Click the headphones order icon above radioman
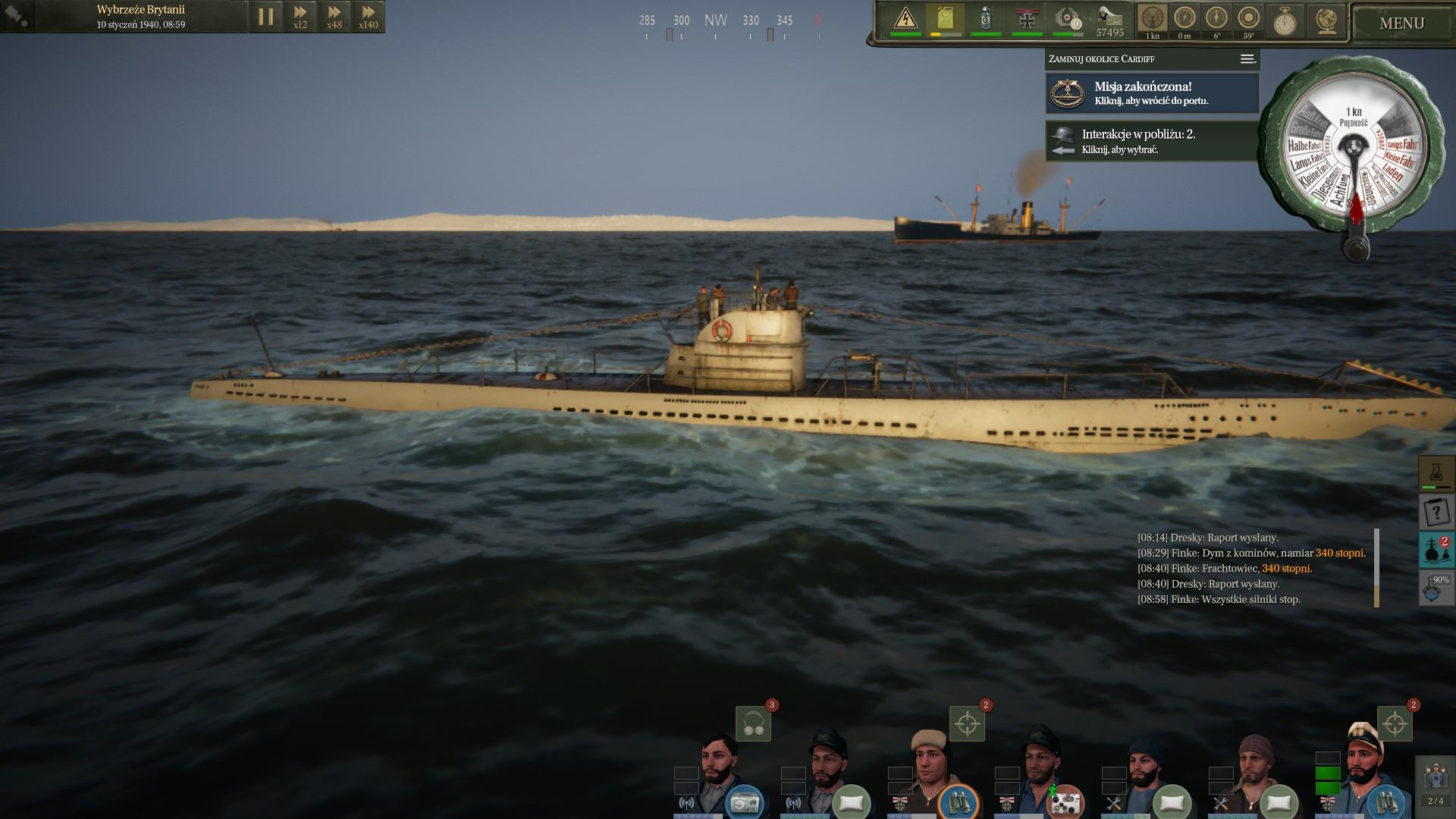Viewport: 1456px width, 819px height. tap(753, 724)
